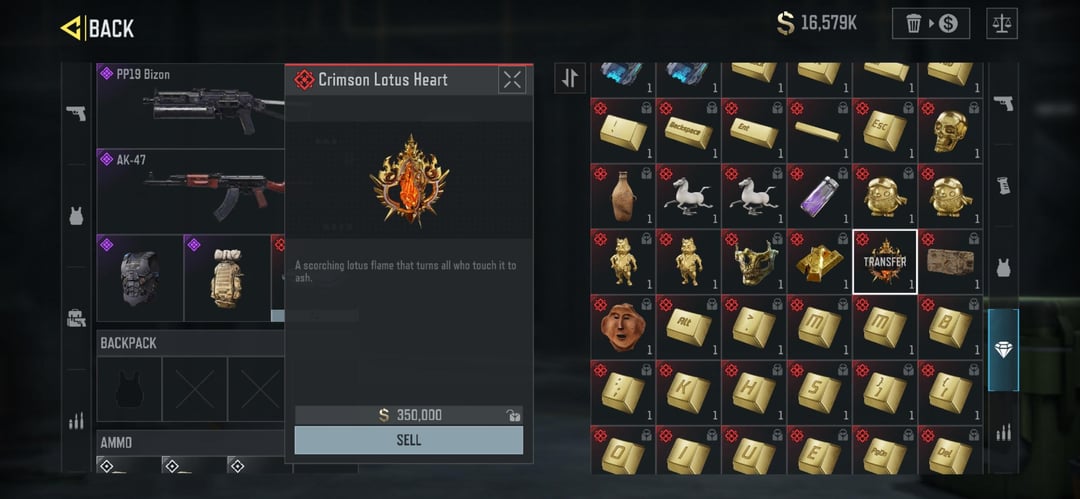Select the purple vial item

coord(819,195)
